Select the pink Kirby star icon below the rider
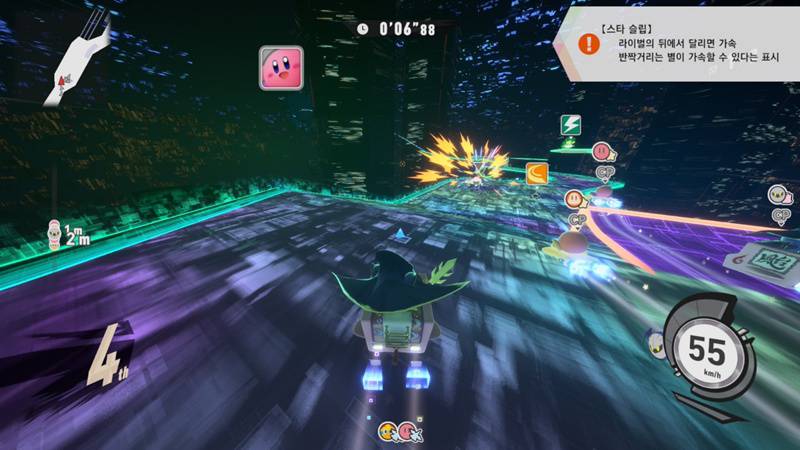This screenshot has width=800, height=450. pos(408,431)
